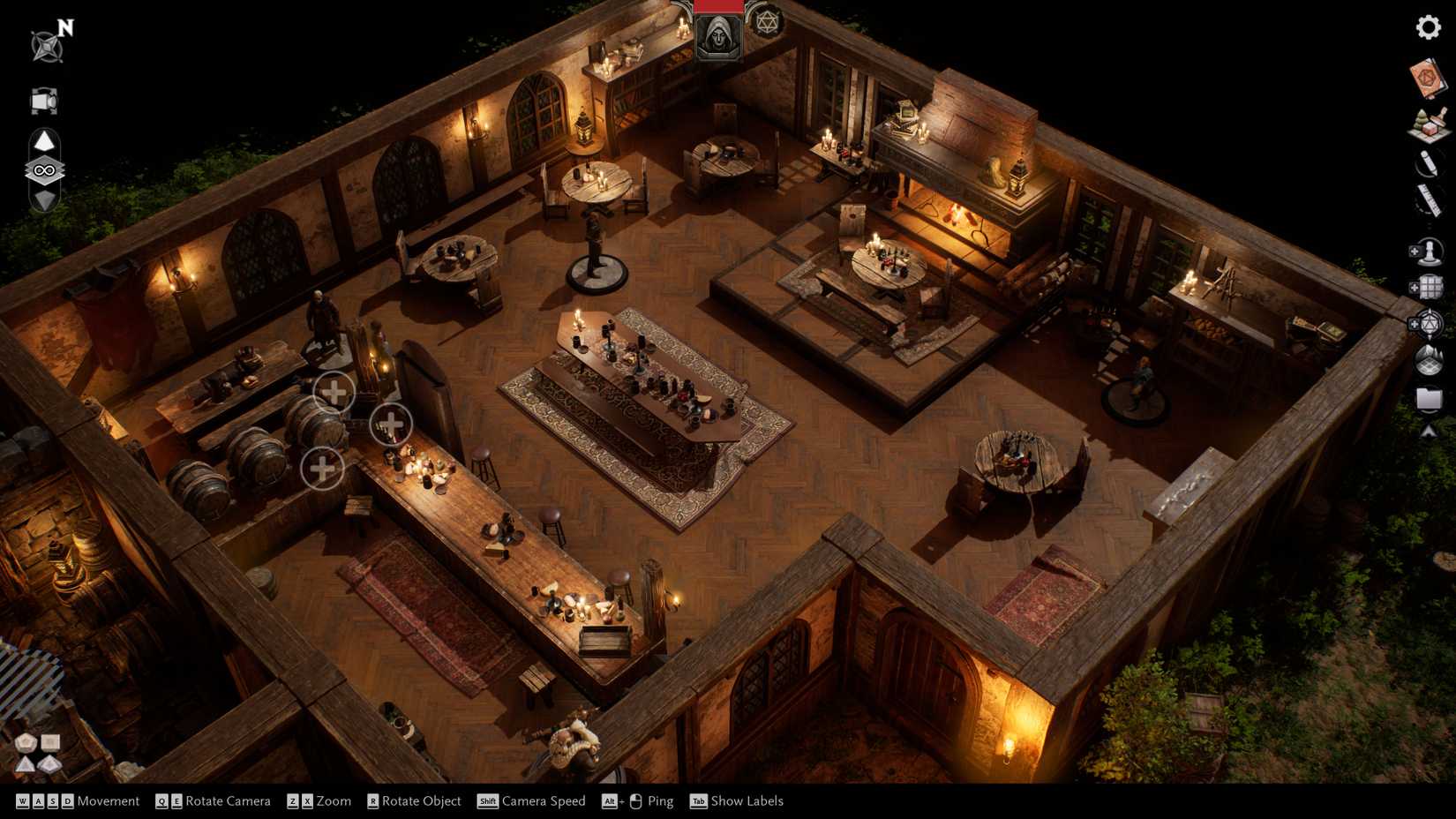
Task: Open the settings gear menu
Action: point(1428,27)
